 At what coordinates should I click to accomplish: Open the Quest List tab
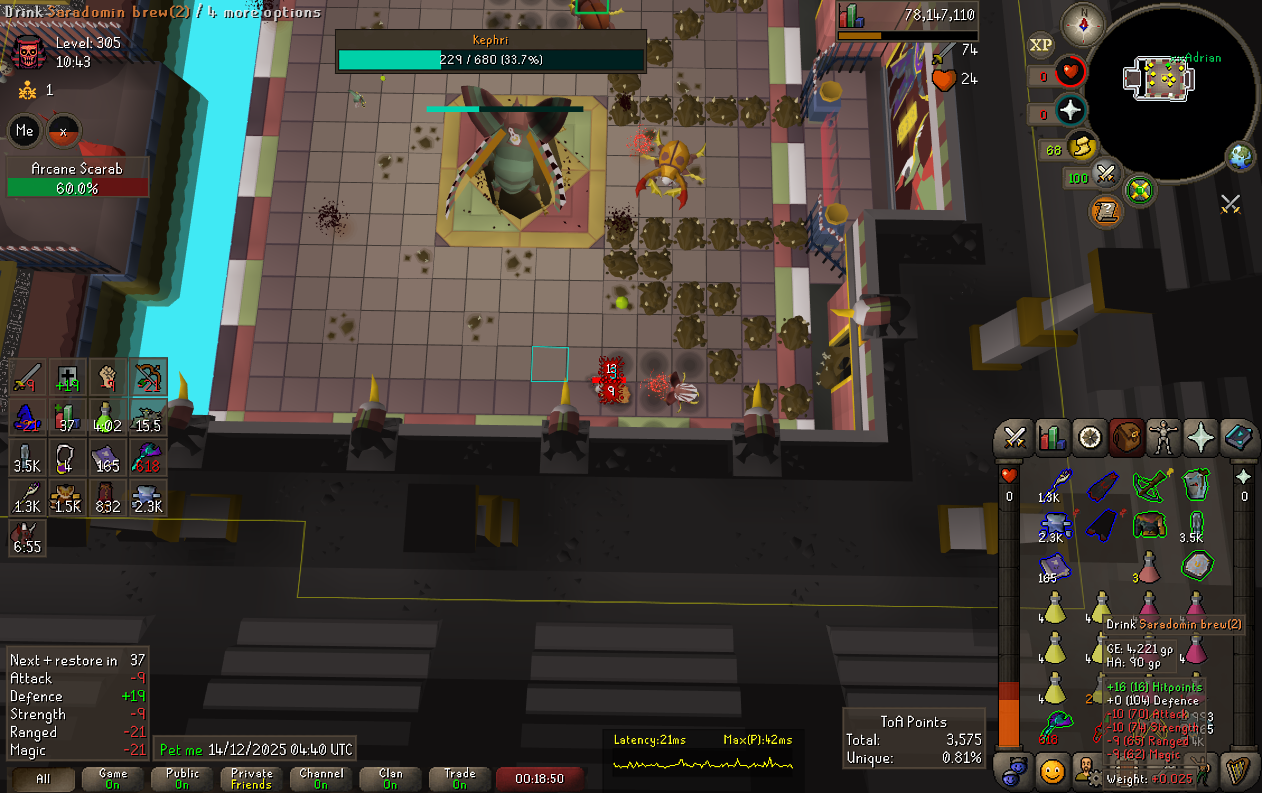[1089, 437]
